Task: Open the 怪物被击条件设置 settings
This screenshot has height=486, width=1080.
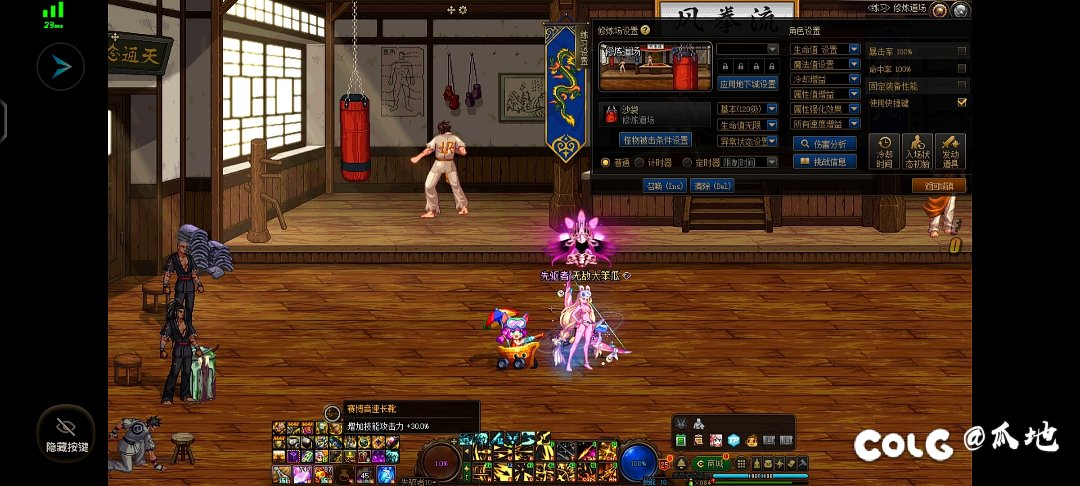Action: click(655, 140)
